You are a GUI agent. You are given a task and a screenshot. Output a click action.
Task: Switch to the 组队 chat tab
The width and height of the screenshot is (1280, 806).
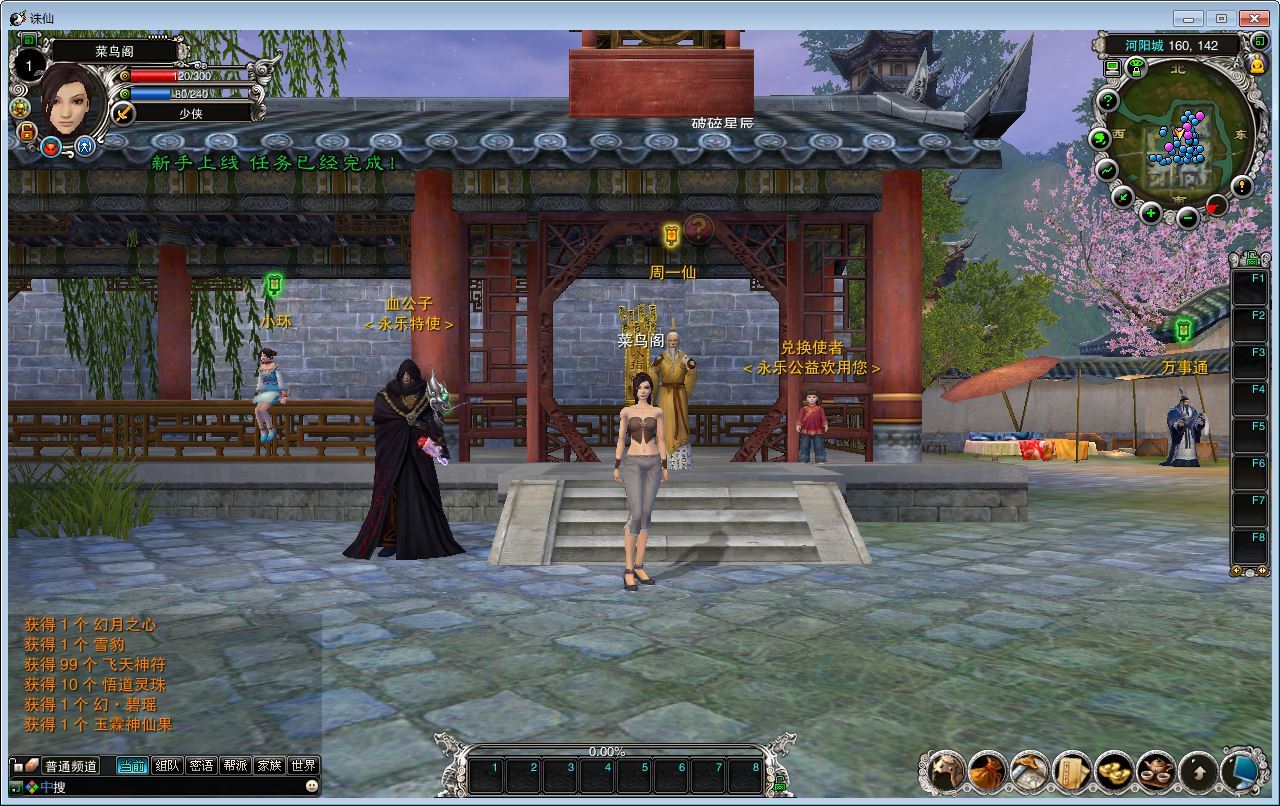pos(167,766)
